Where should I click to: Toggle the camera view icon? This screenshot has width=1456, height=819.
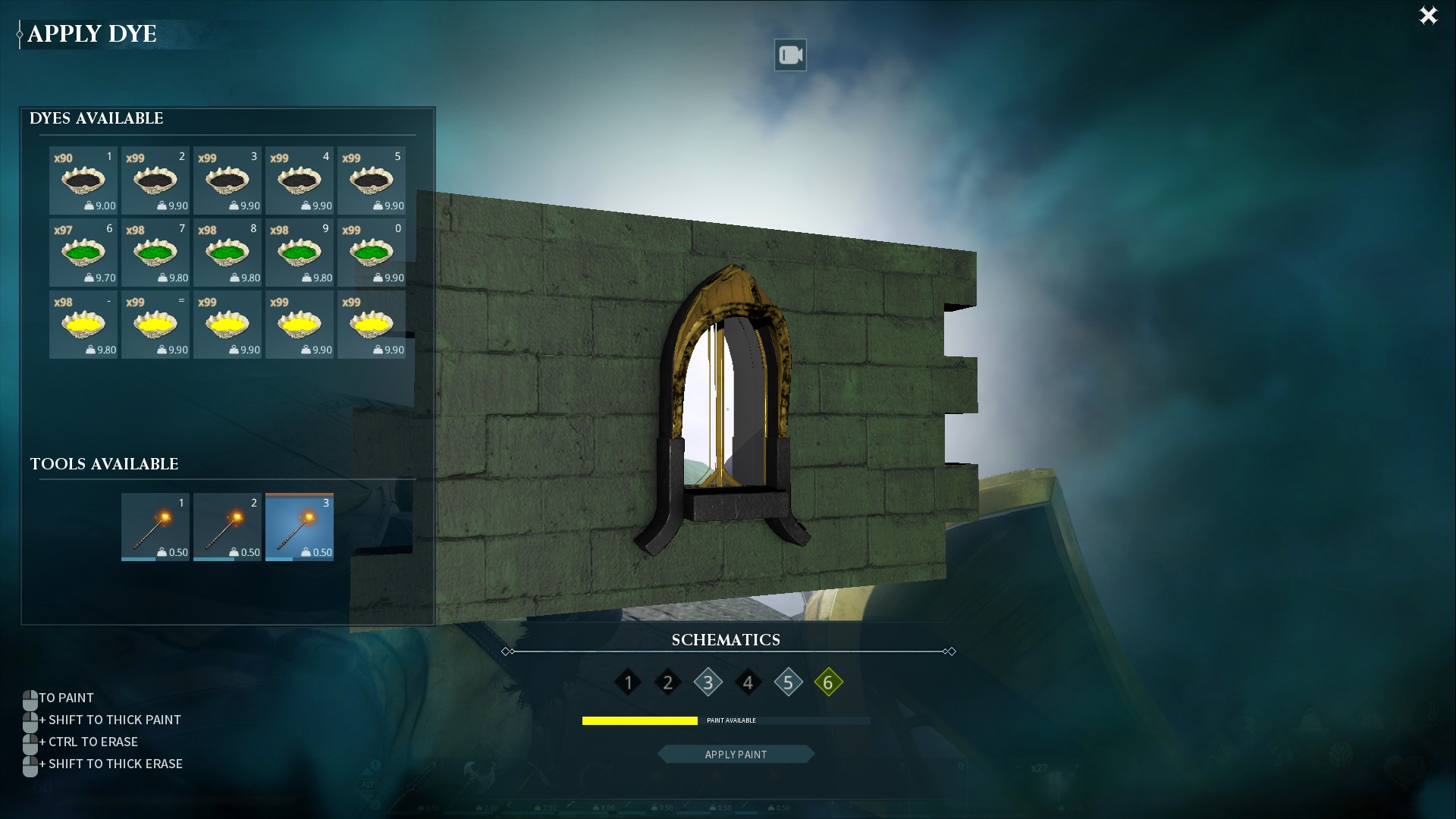[789, 55]
